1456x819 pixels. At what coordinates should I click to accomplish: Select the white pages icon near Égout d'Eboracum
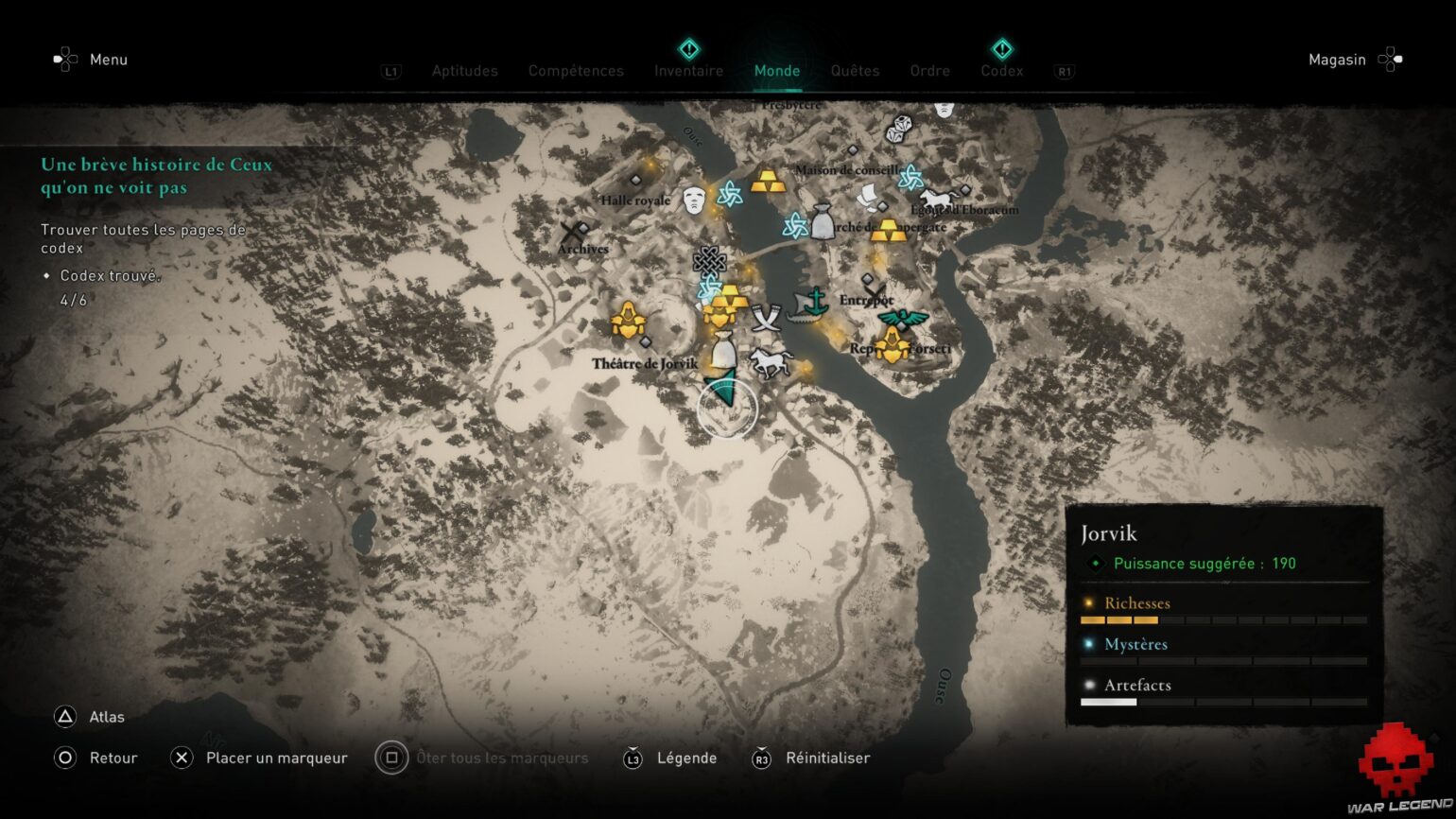[x=867, y=198]
